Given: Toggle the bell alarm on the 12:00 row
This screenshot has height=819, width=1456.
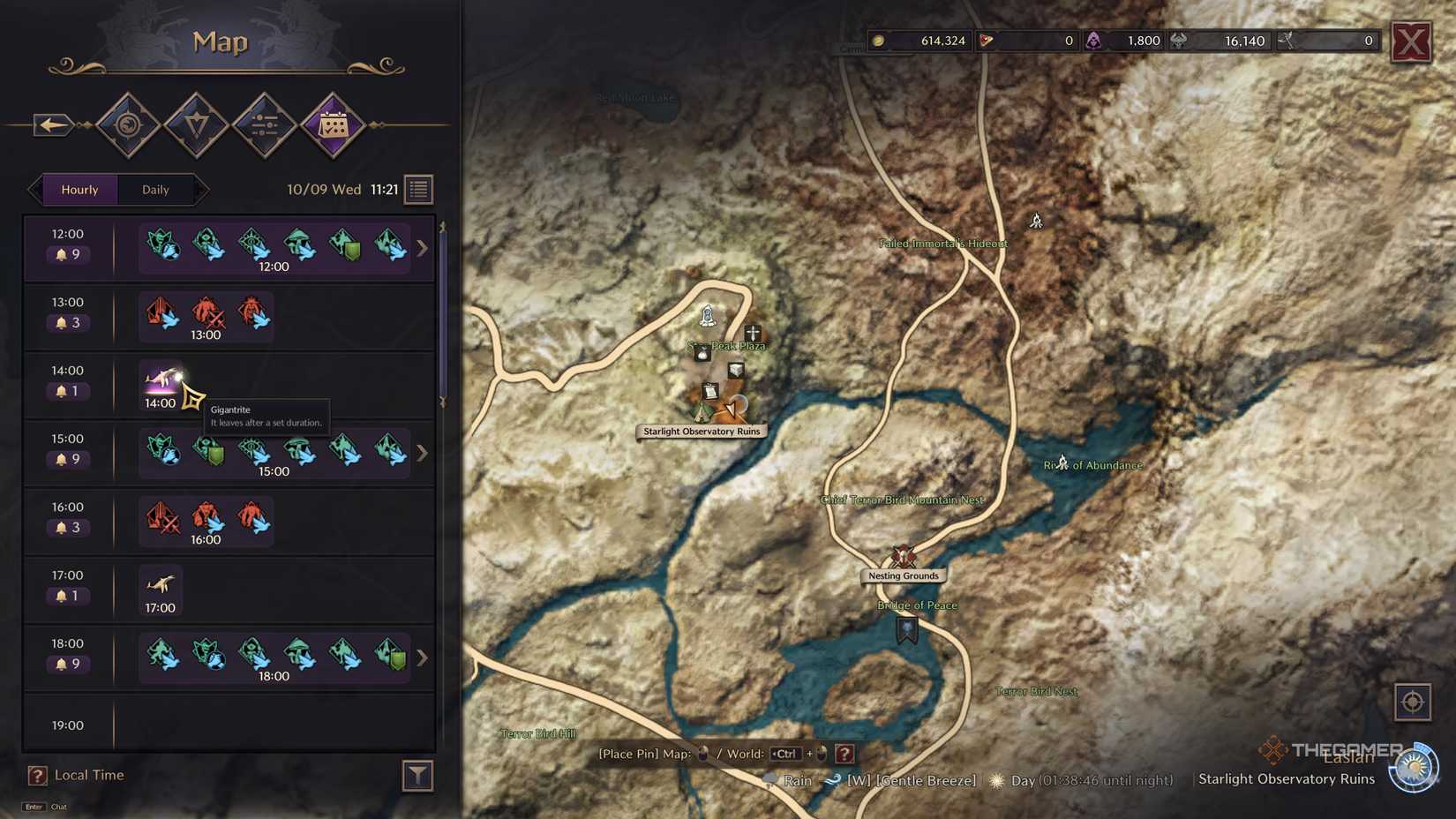Looking at the screenshot, I should coord(61,254).
